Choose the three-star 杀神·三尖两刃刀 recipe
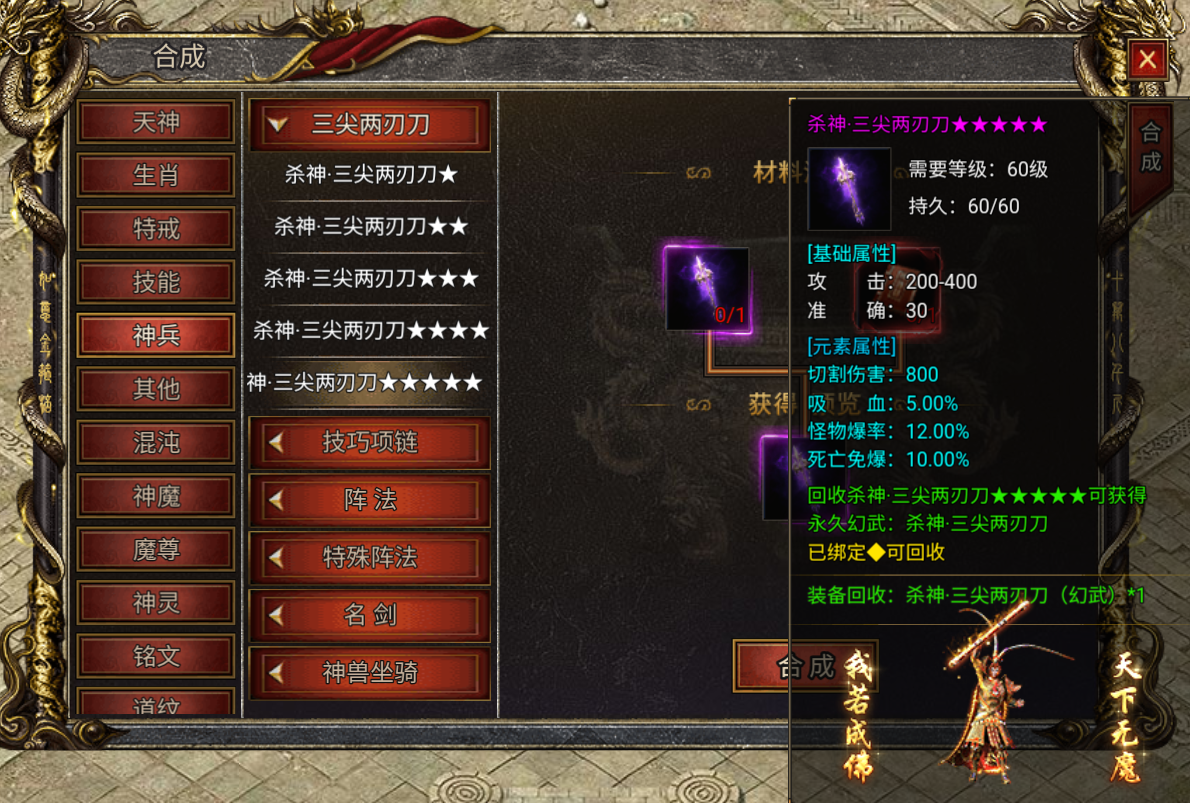 coord(370,278)
